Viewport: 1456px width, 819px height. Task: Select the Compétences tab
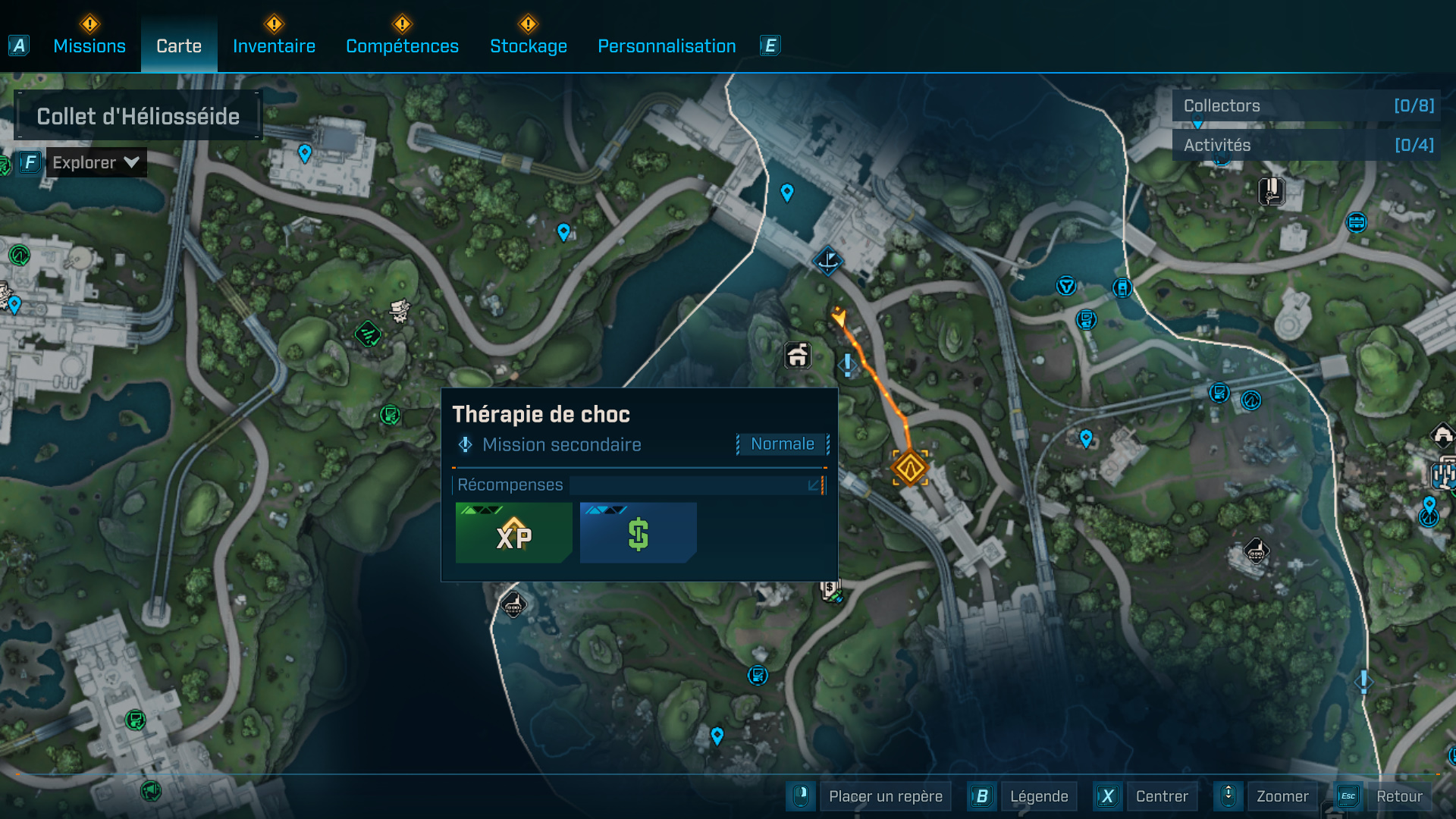point(402,46)
